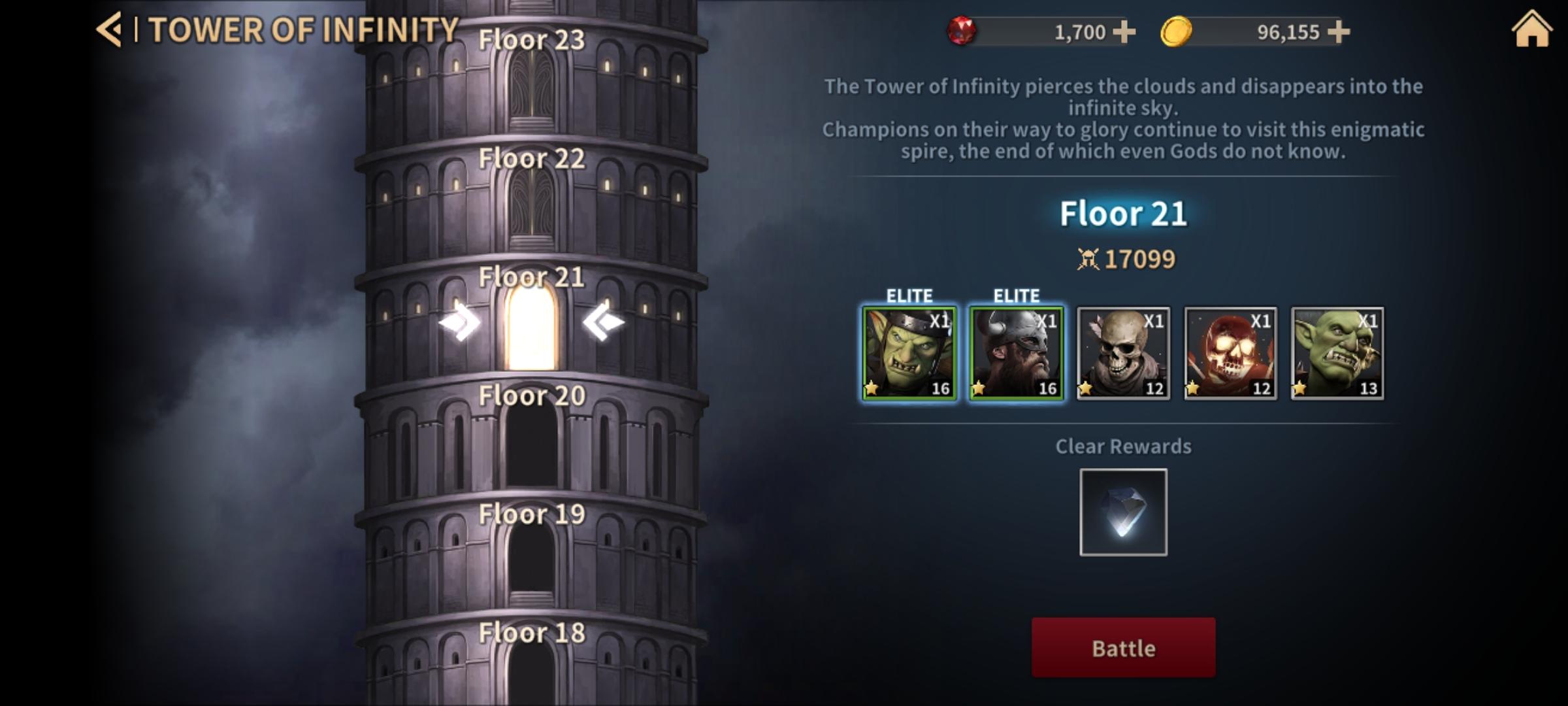Select the Floor 22 label on the tower
The image size is (1568, 706).
531,158
